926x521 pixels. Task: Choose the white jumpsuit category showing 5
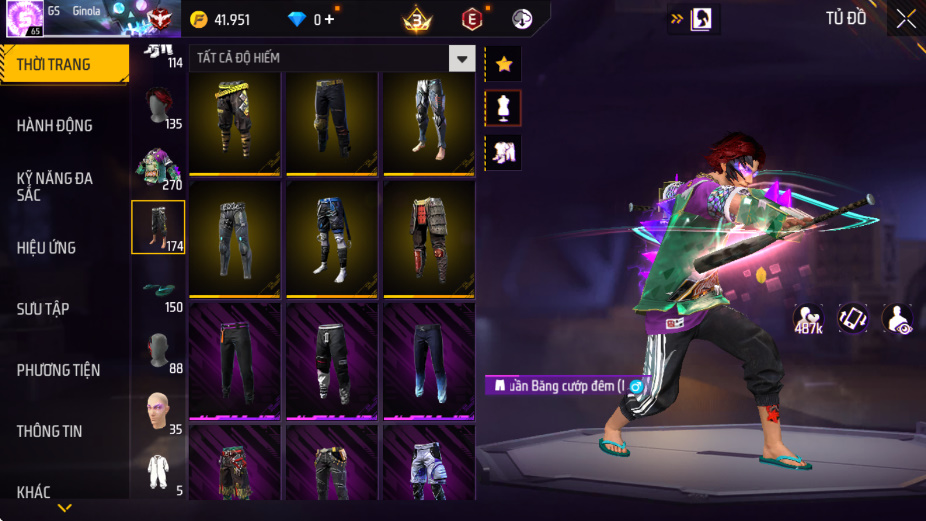(158, 471)
